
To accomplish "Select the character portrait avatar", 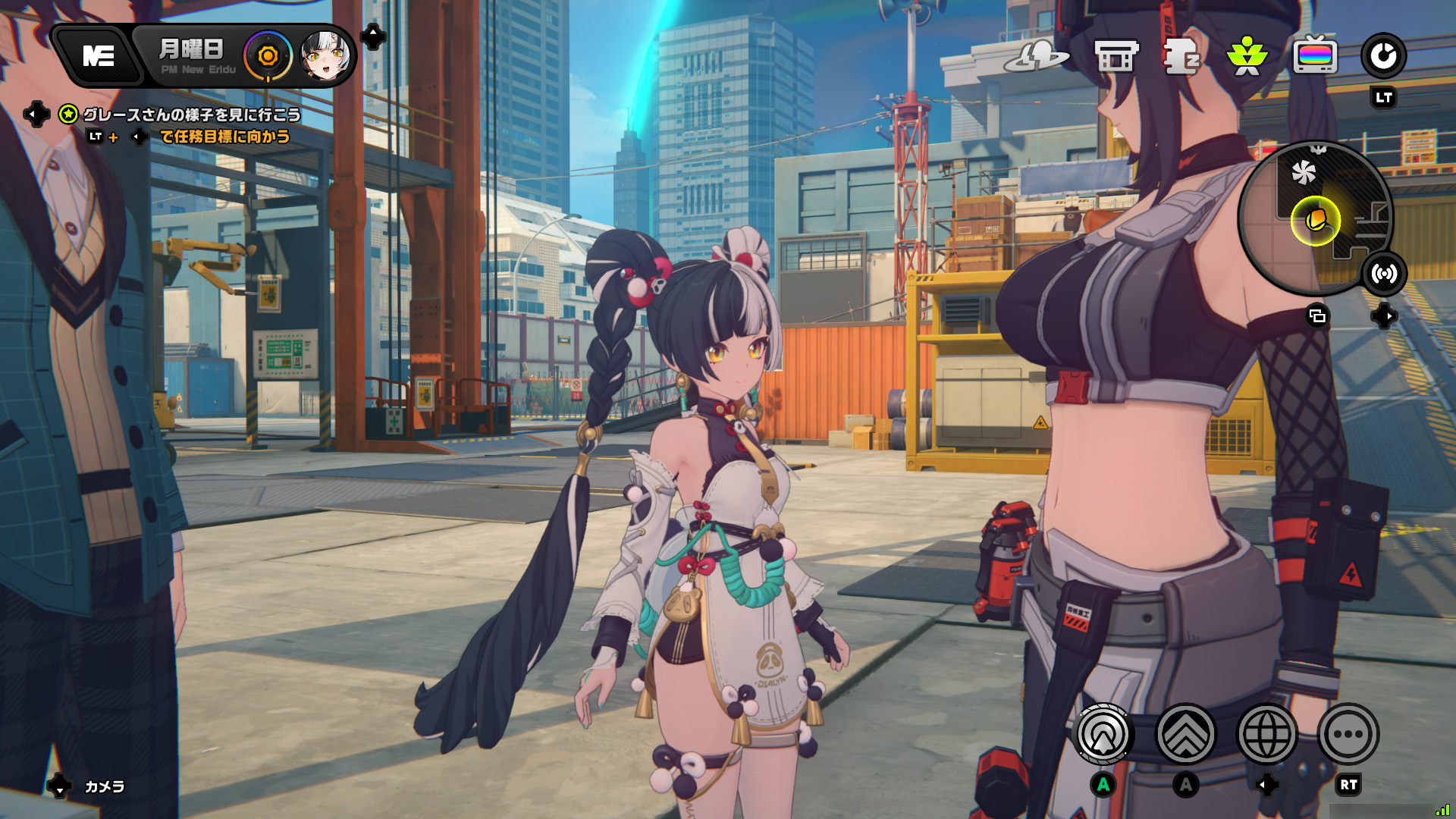I will click(325, 56).
